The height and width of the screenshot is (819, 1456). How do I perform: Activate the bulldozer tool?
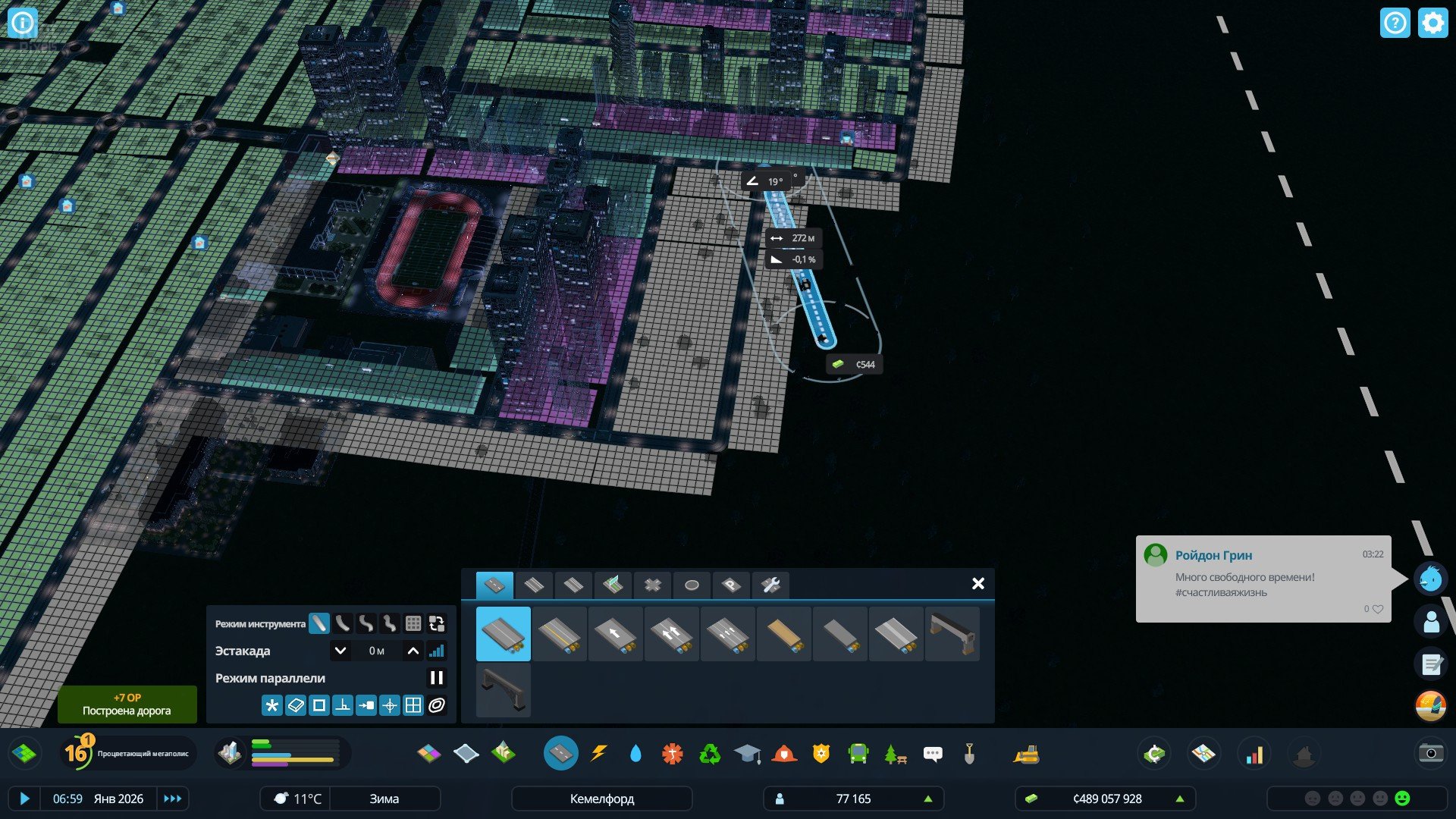click(1026, 754)
